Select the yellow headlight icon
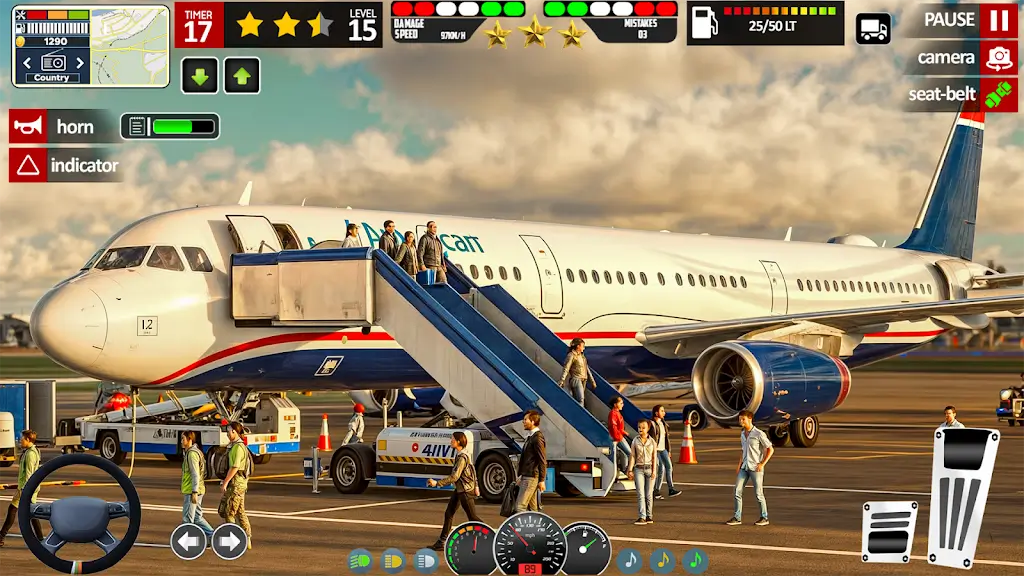The height and width of the screenshot is (576, 1024). pos(393,560)
